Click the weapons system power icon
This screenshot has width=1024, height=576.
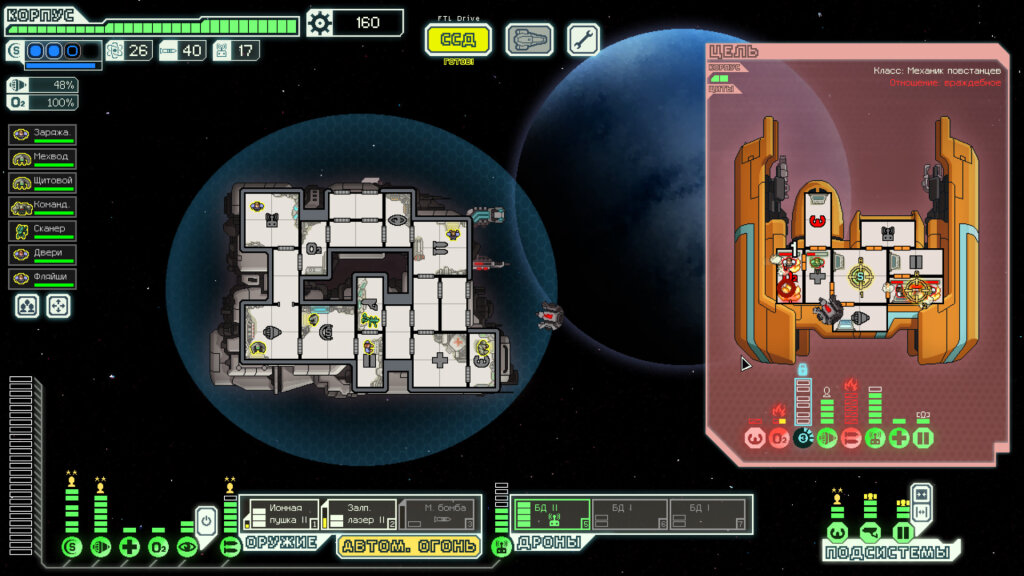point(230,546)
